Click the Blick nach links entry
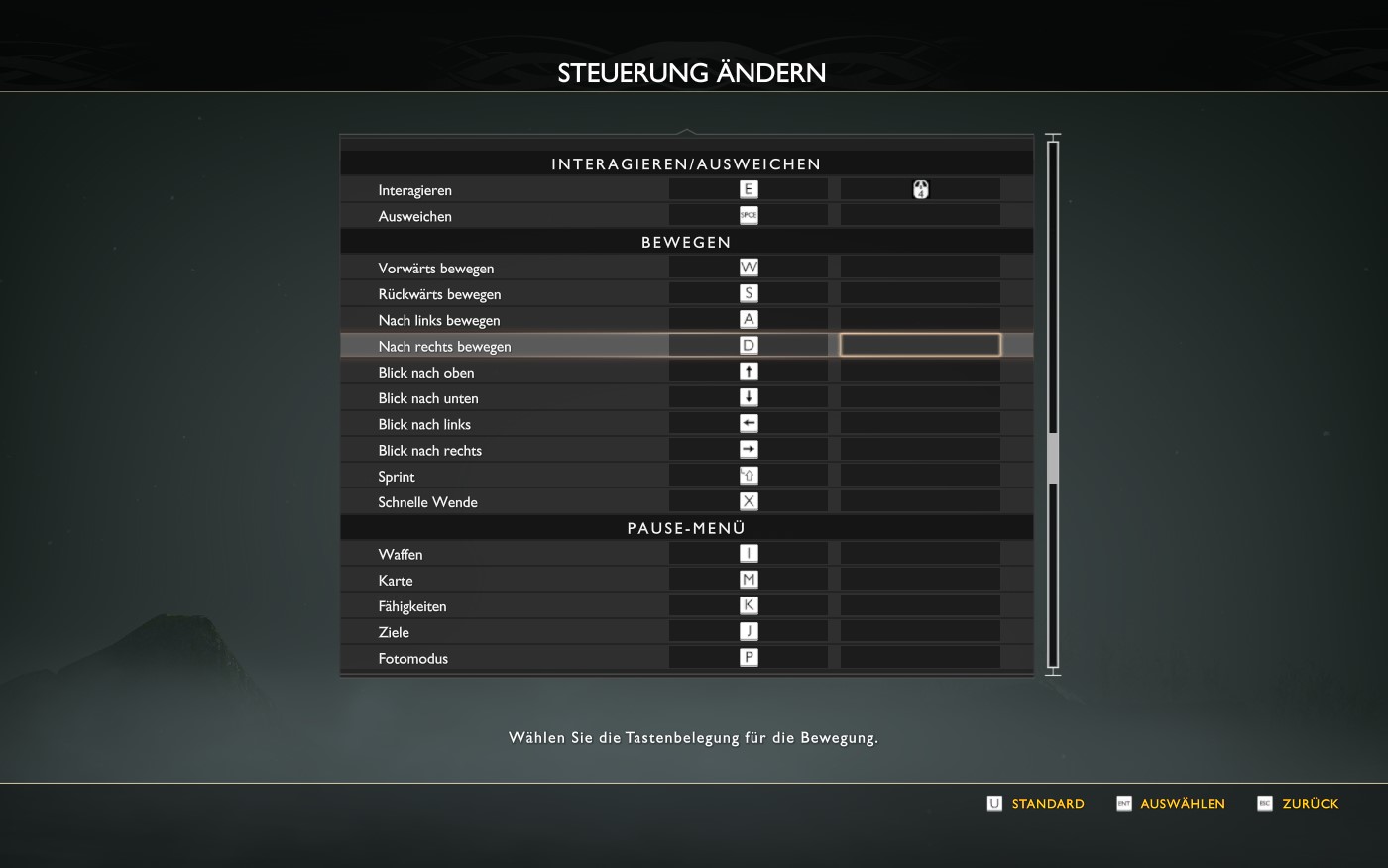This screenshot has width=1388, height=868. tap(424, 424)
